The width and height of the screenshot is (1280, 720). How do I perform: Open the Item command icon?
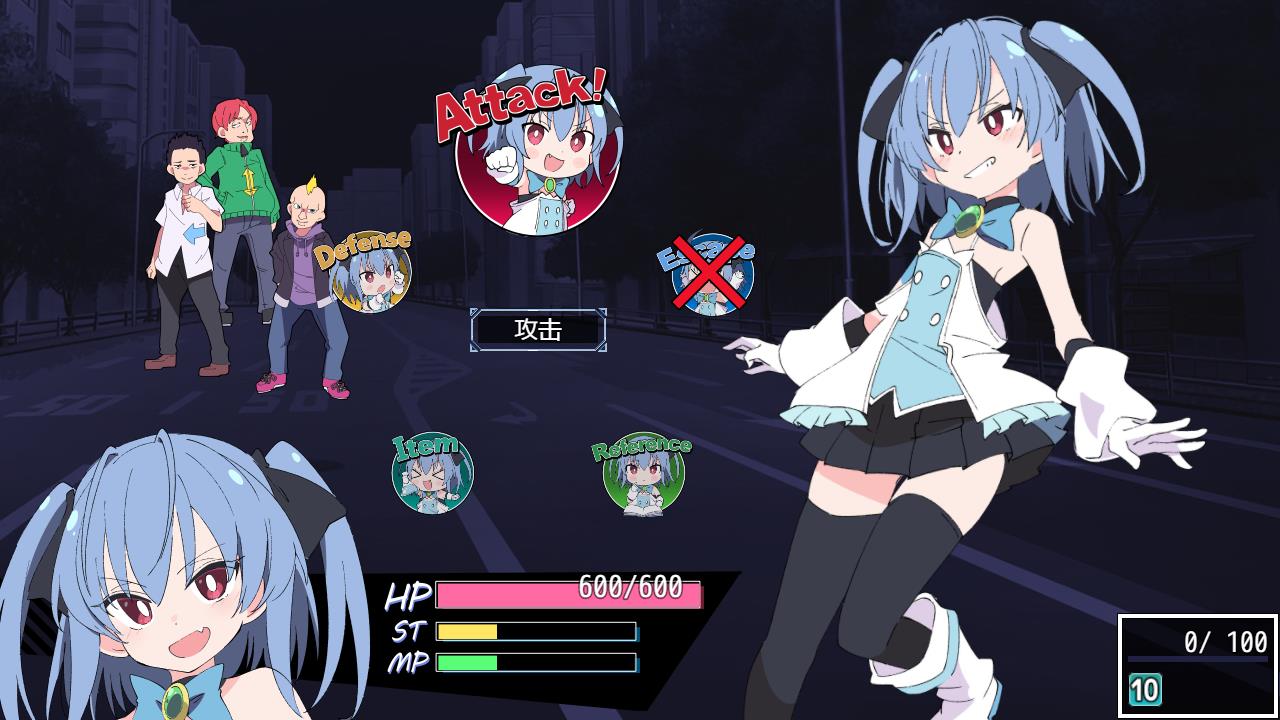[x=432, y=472]
